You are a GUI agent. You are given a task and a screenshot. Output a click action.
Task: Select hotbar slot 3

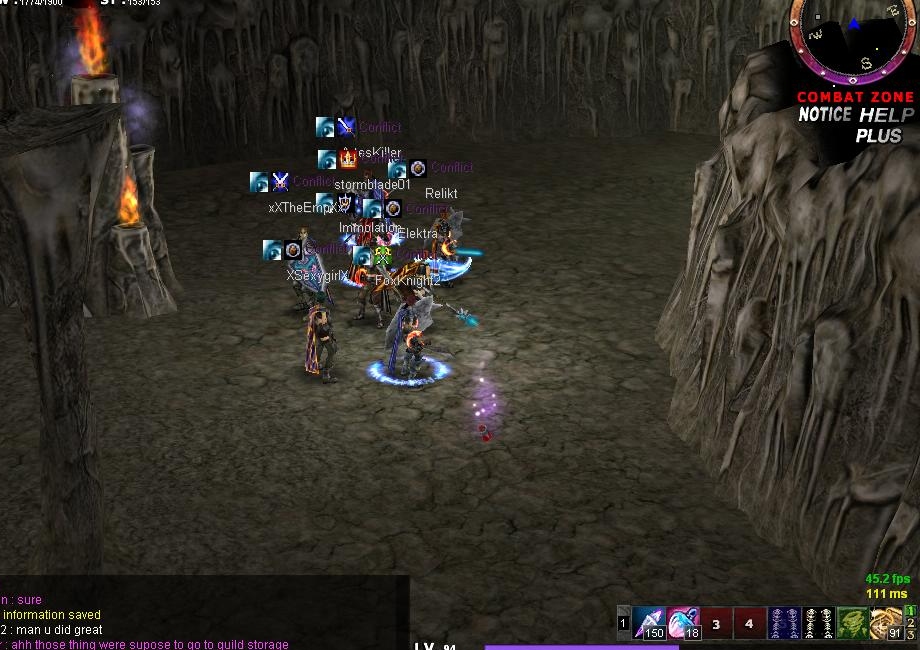tap(716, 623)
